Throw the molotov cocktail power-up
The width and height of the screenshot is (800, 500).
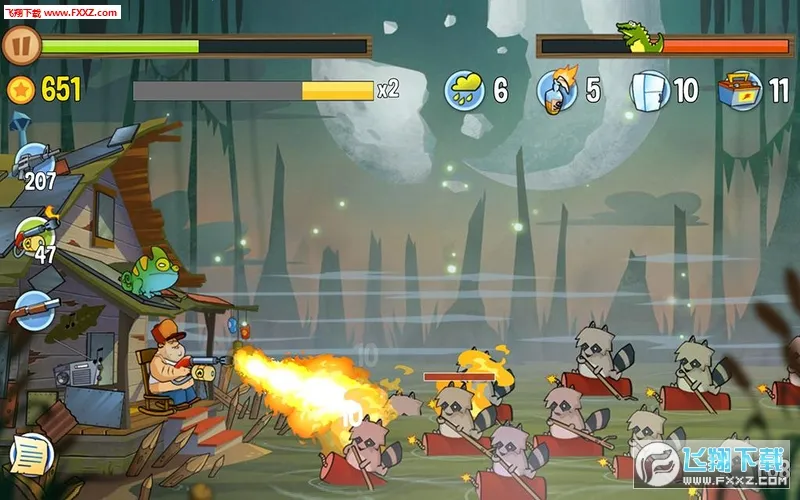(557, 90)
